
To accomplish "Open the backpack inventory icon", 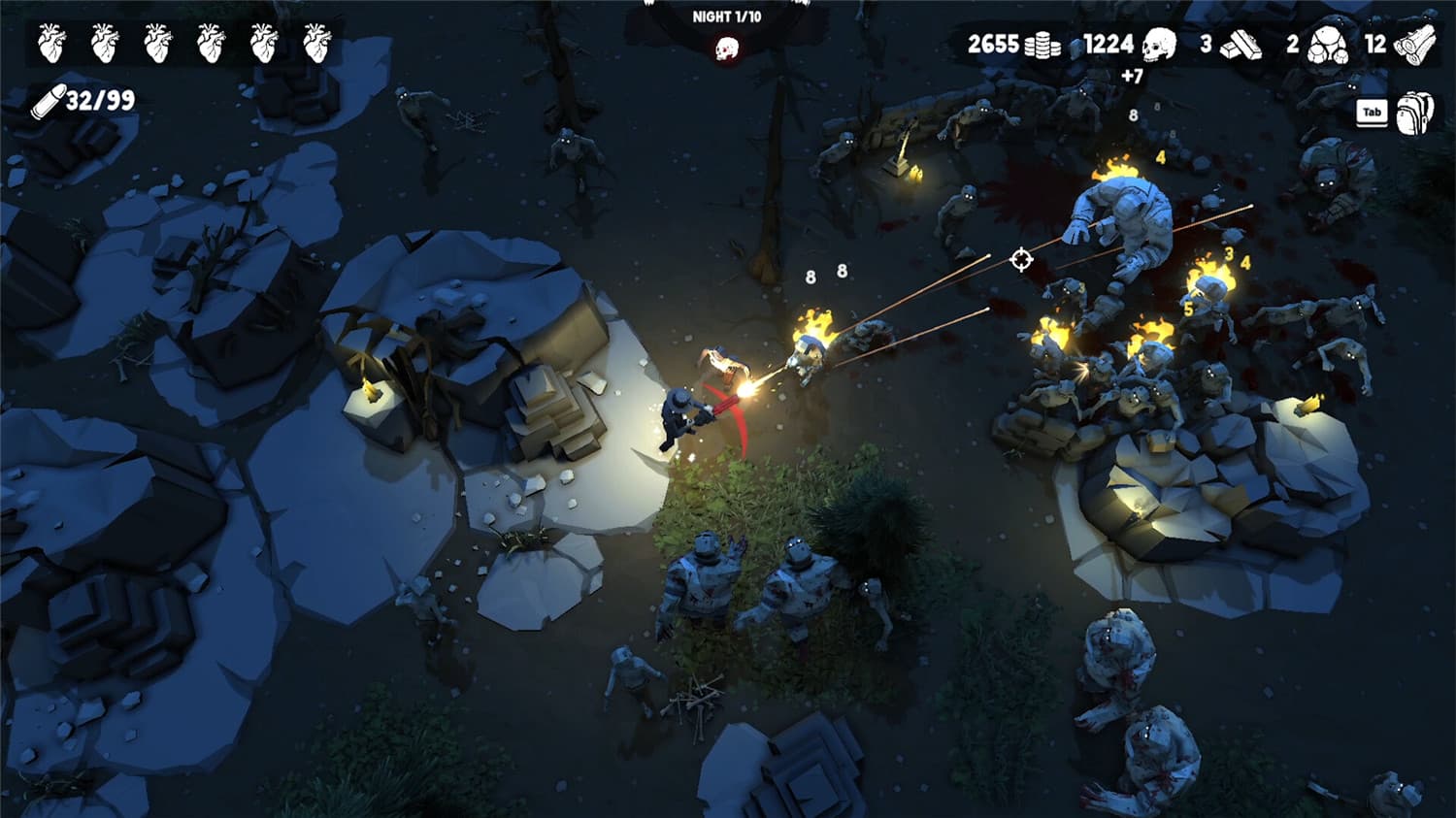I will click(x=1414, y=112).
